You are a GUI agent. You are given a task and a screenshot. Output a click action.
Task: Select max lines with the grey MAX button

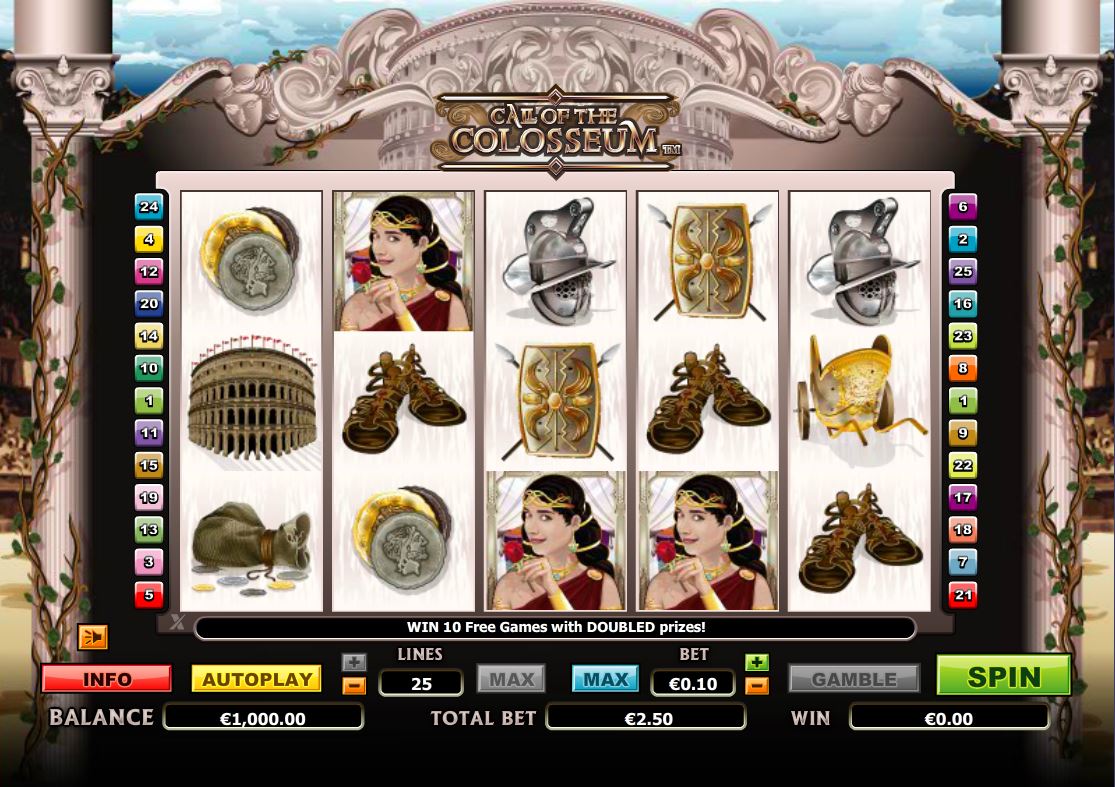click(x=511, y=679)
